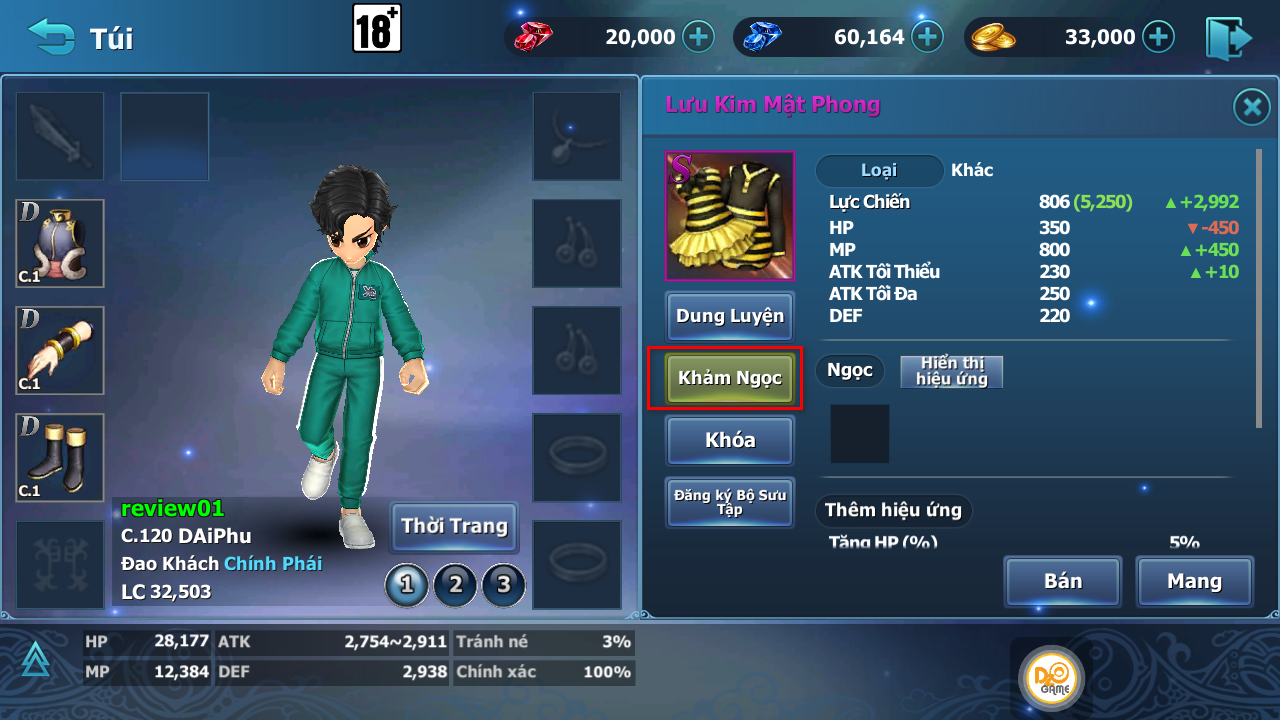Screen dimensions: 1280x720
Task: Go back from the Túi screen
Action: (52, 37)
